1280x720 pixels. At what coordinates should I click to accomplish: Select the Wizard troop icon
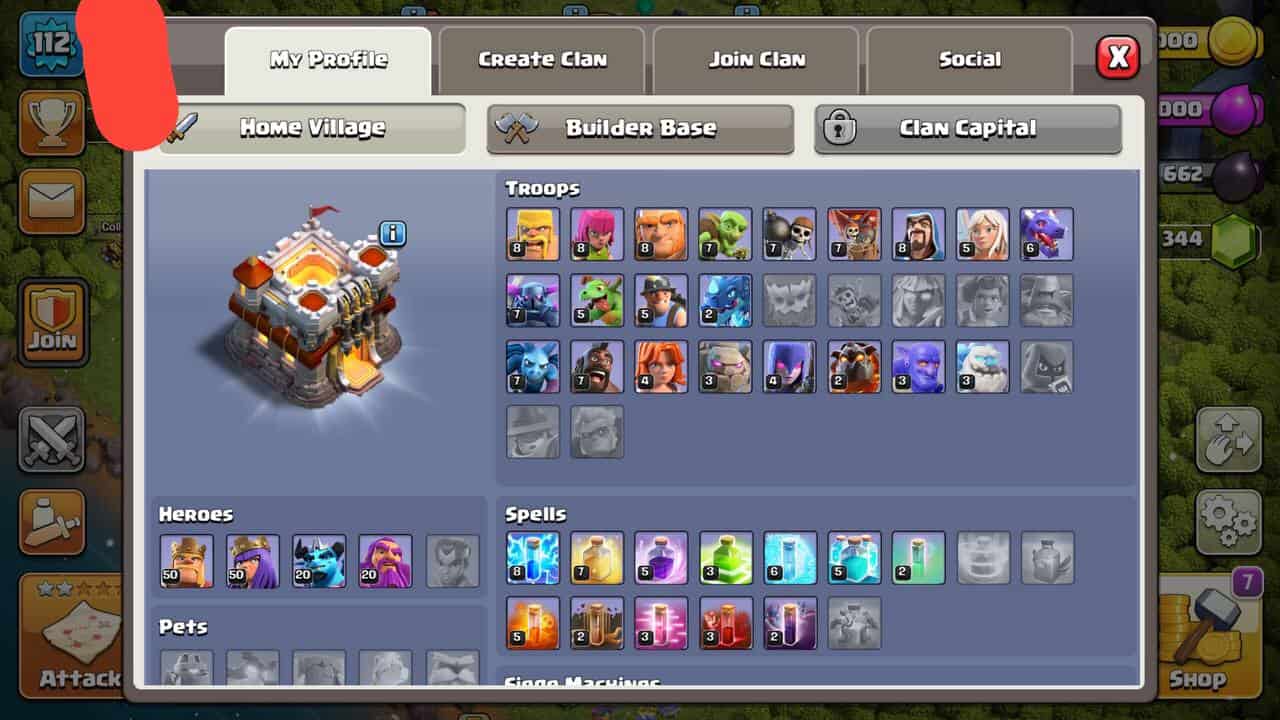tap(918, 234)
